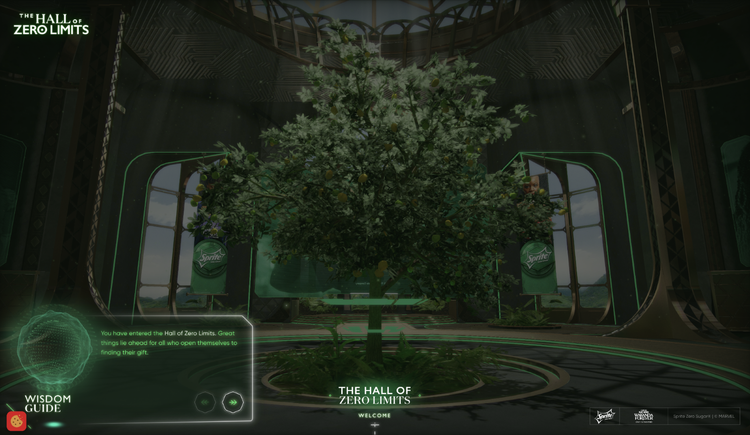Open the cookie preferences icon
Viewport: 750px width, 435px height.
pos(16,420)
